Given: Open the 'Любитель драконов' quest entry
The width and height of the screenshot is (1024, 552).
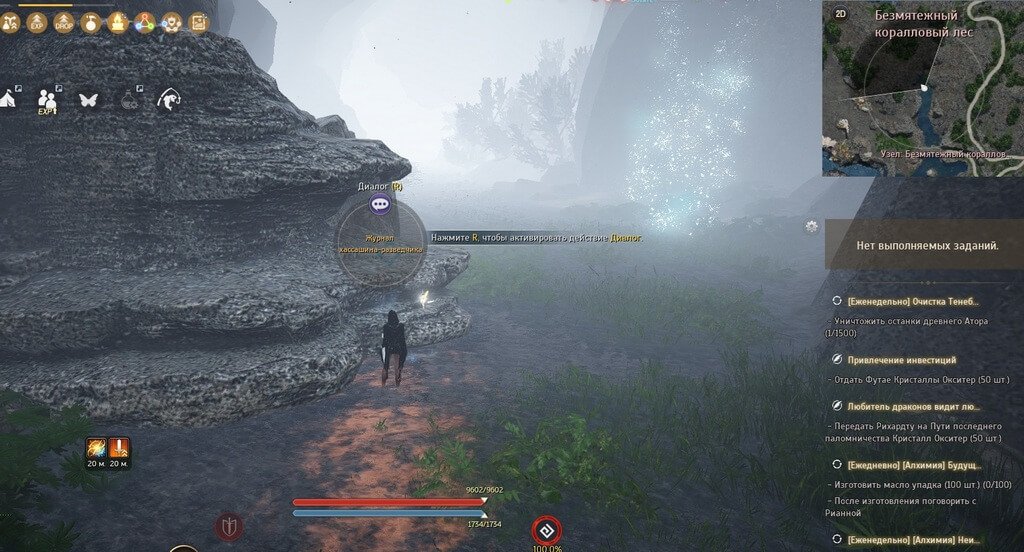Looking at the screenshot, I should [x=914, y=407].
